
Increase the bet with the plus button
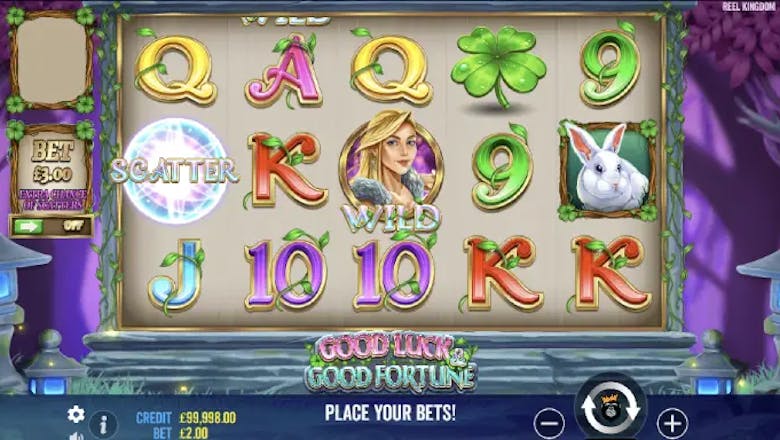coord(673,421)
